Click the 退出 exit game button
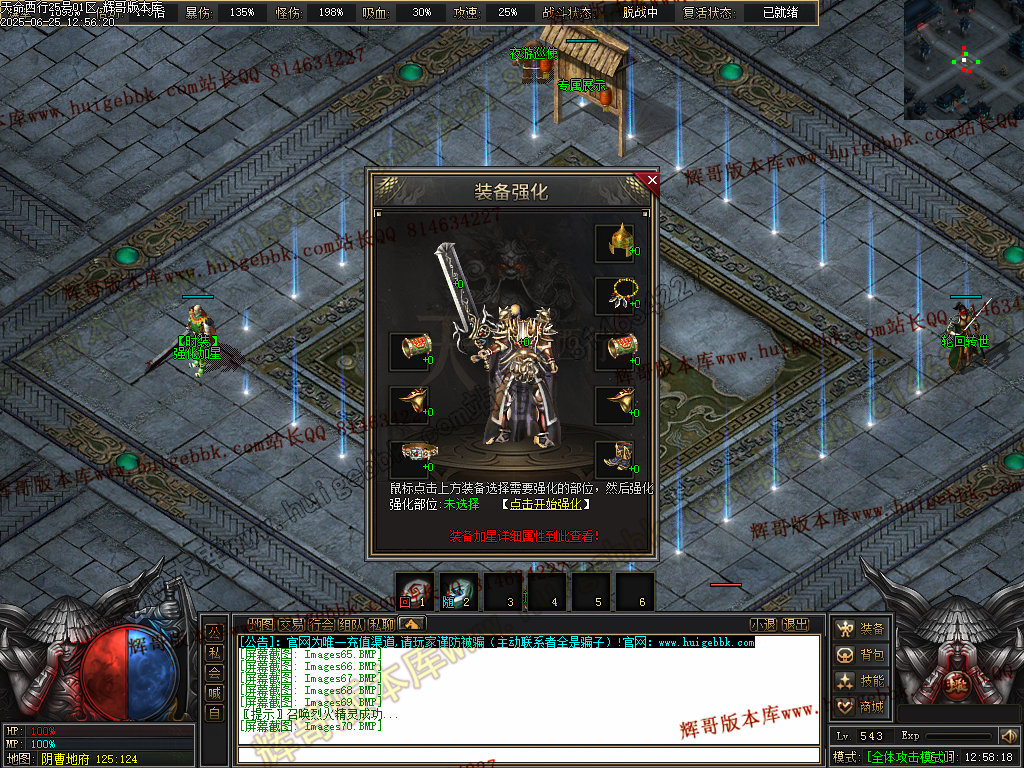This screenshot has height=768, width=1024. pyautogui.click(x=795, y=624)
